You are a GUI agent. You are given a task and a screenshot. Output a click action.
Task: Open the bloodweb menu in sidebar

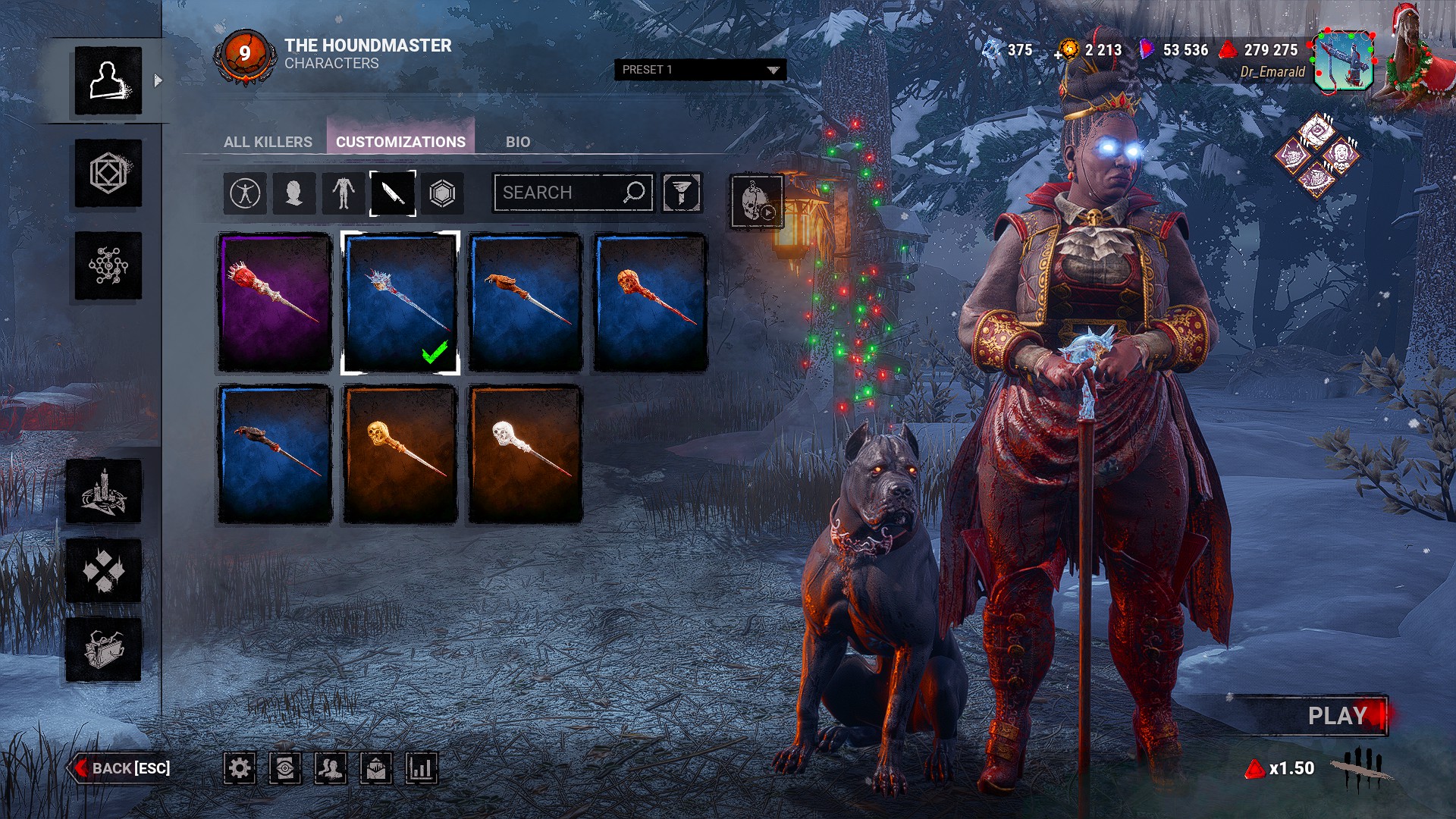click(108, 265)
